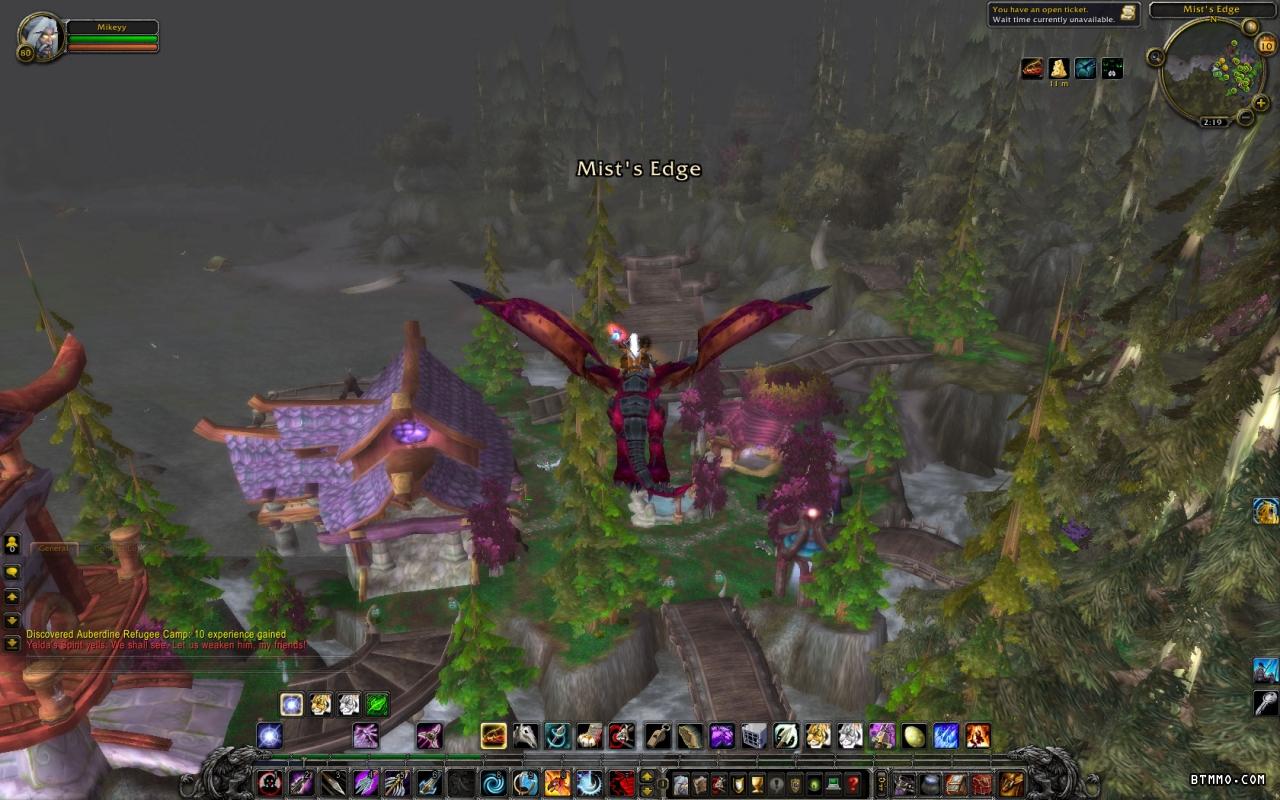
Task: Select the golden figure buff icon
Action: [1059, 68]
